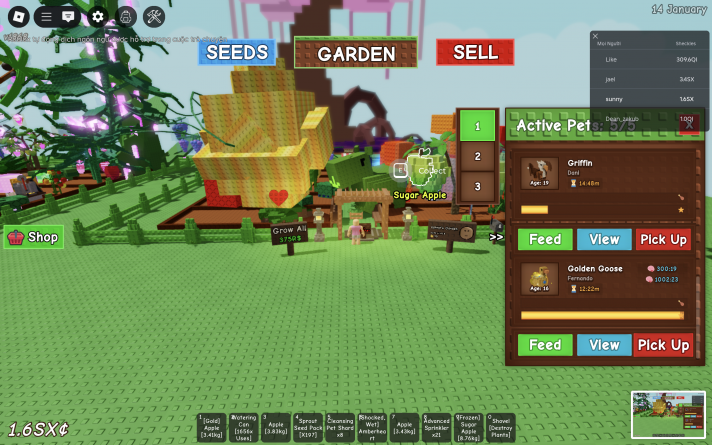The height and width of the screenshot is (445, 712).
Task: Select the Advanced Sprinkler hotbar slot
Action: (x=436, y=428)
